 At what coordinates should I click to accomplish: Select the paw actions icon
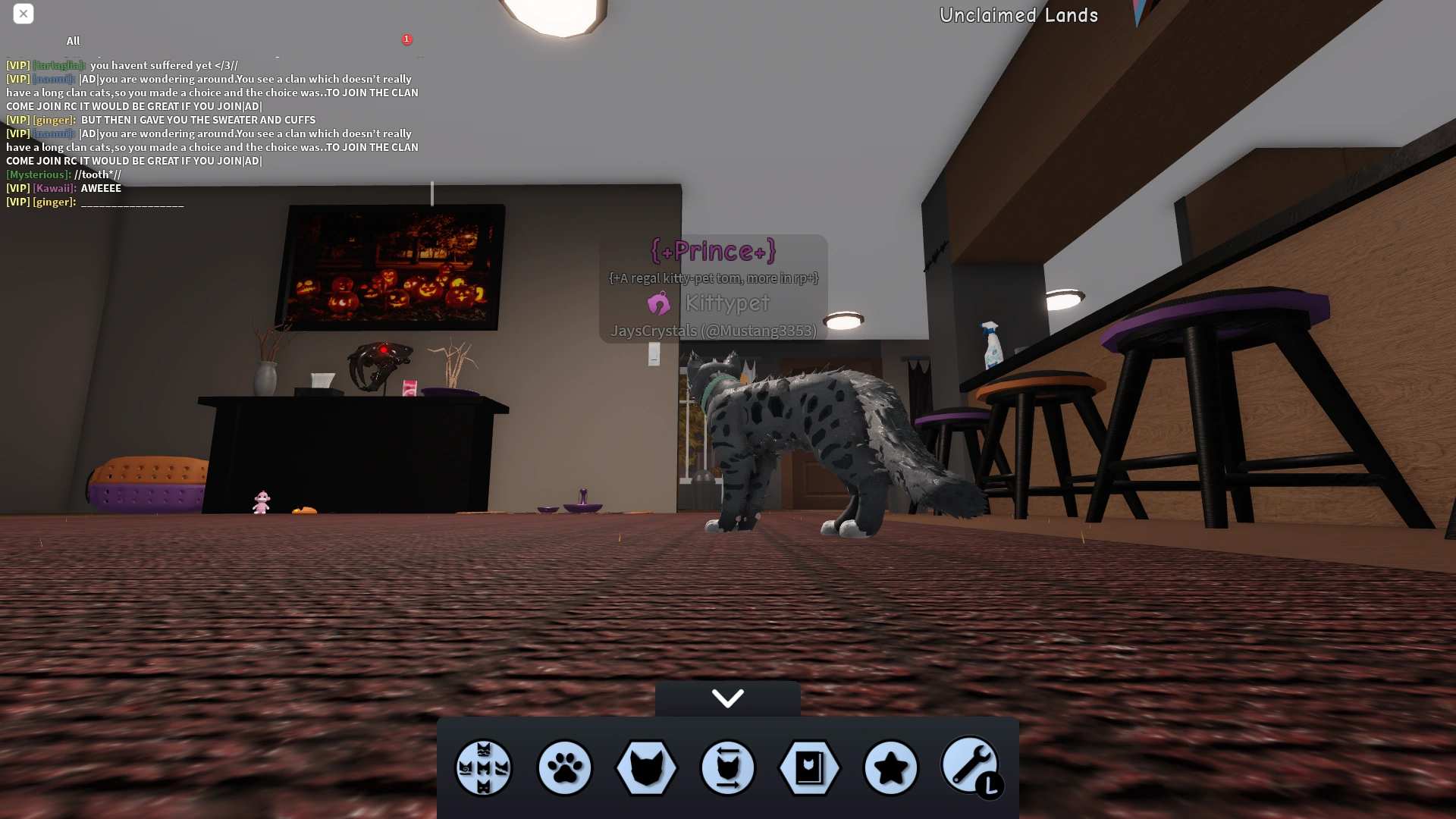(564, 768)
